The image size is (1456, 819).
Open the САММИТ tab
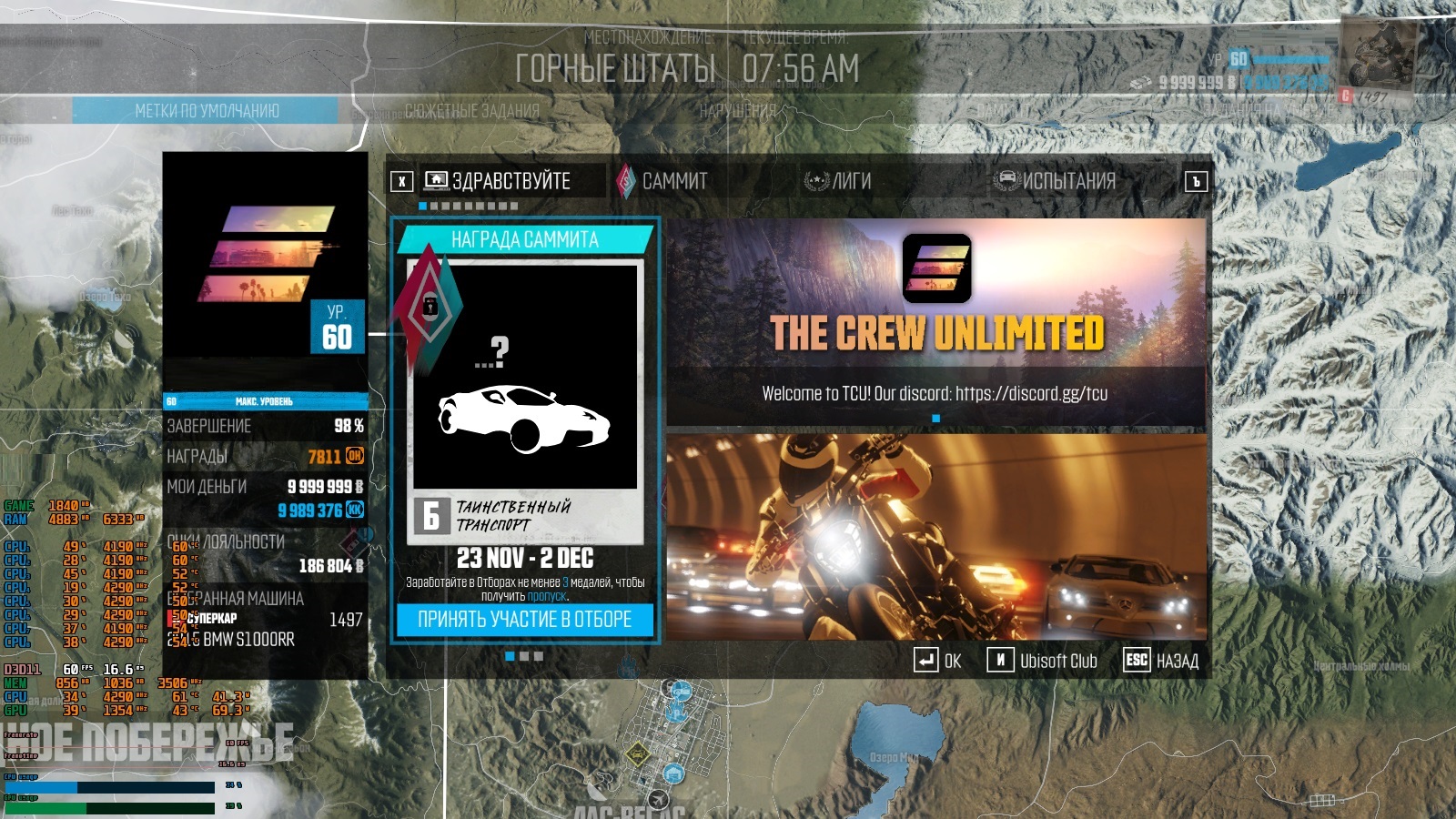point(662,181)
